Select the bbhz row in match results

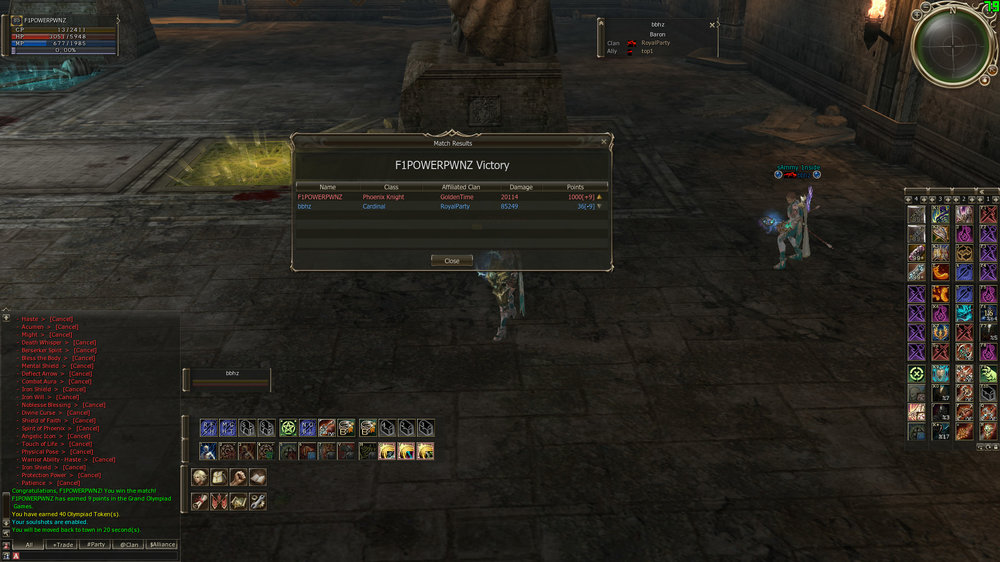pos(450,207)
